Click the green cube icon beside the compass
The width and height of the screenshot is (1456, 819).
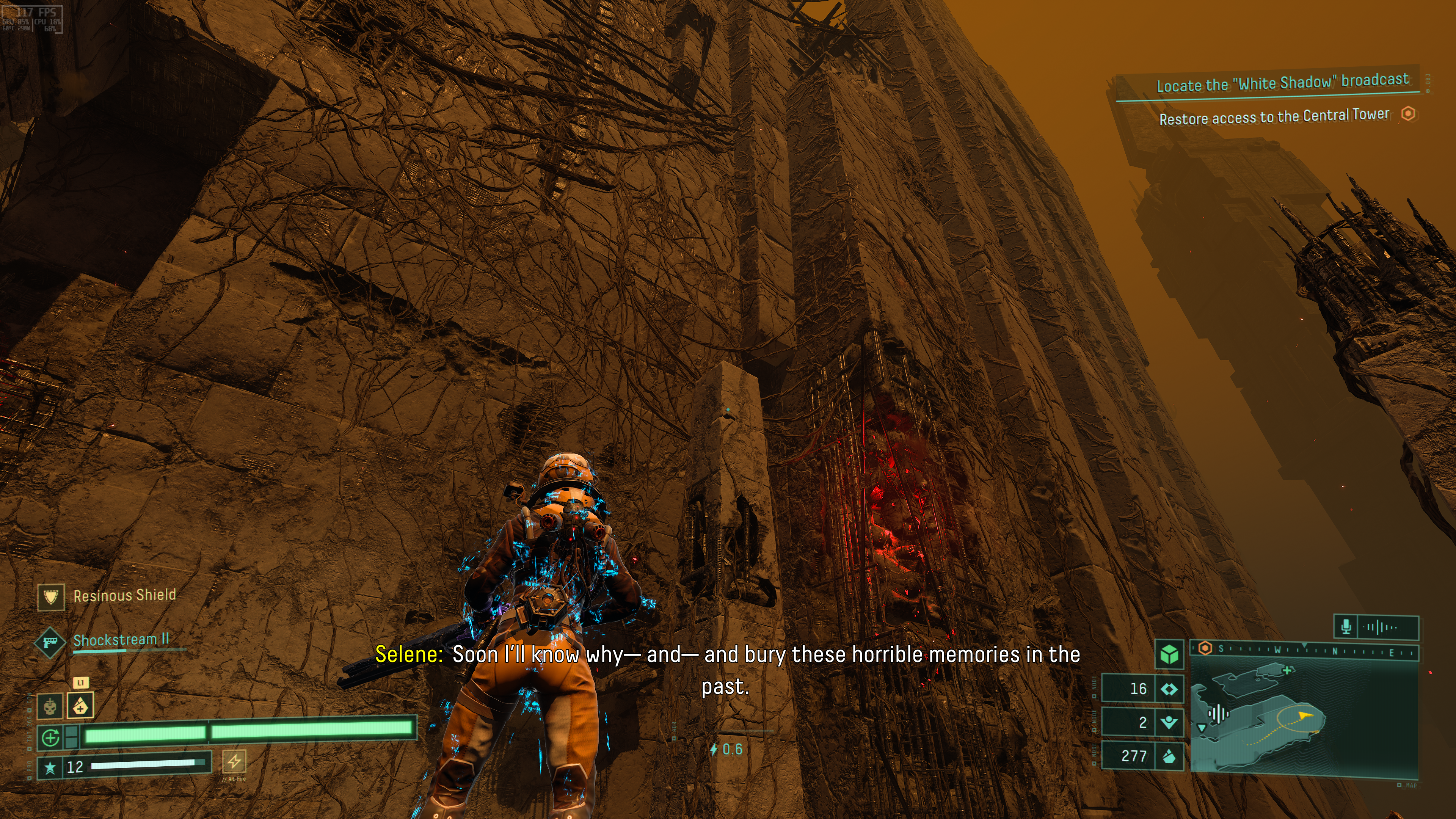[1169, 655]
